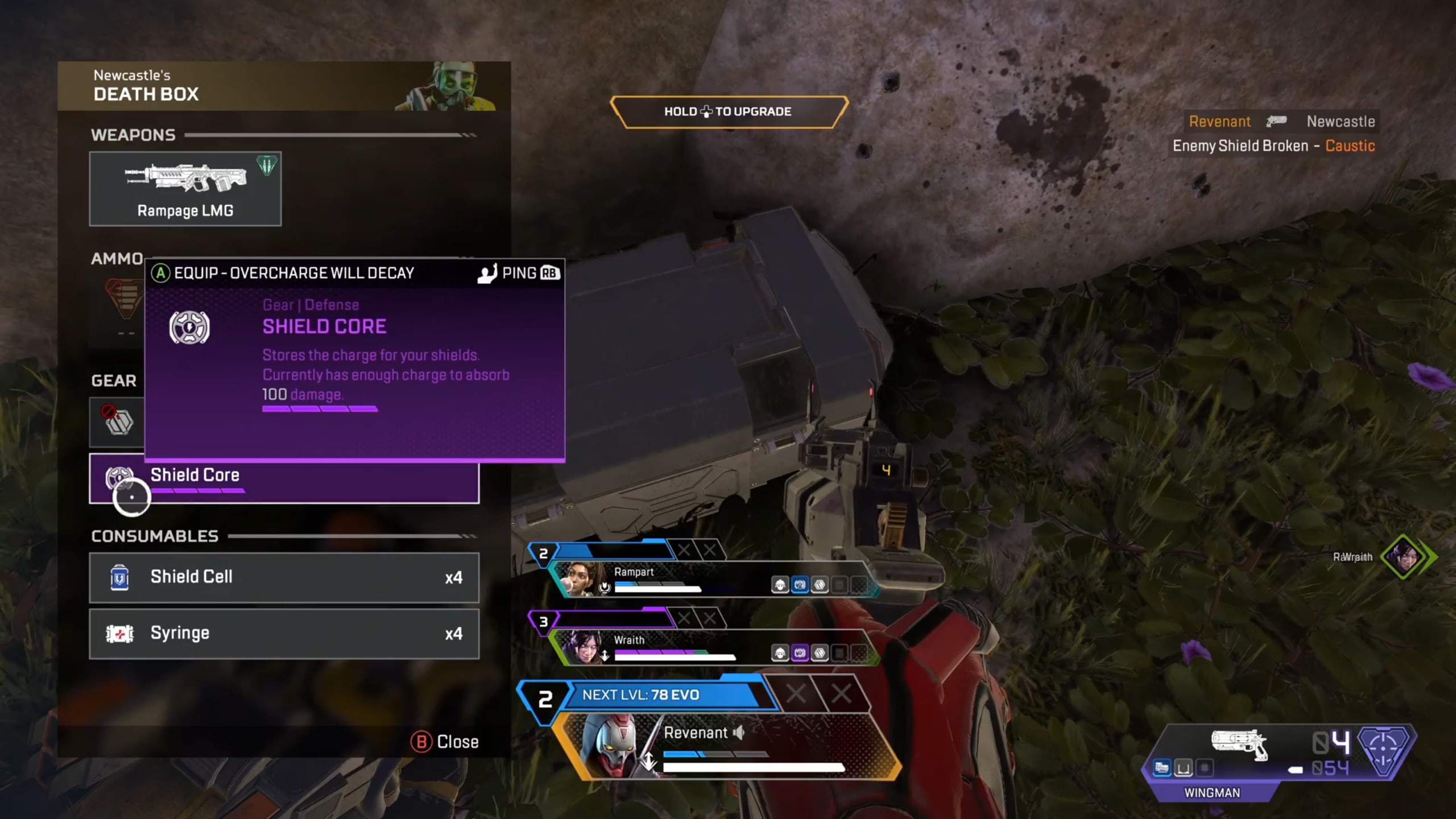
Task: Close the death box menu
Action: point(445,742)
